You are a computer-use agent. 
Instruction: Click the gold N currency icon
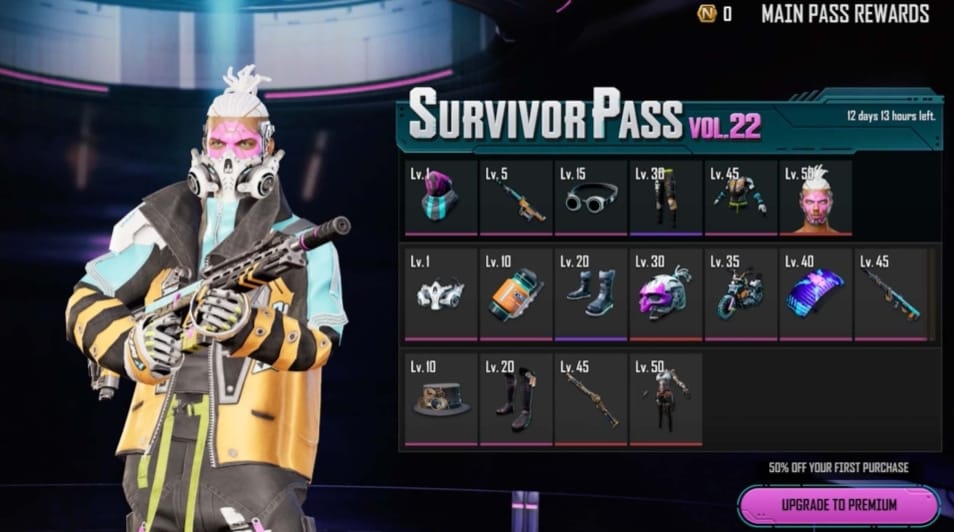(707, 14)
